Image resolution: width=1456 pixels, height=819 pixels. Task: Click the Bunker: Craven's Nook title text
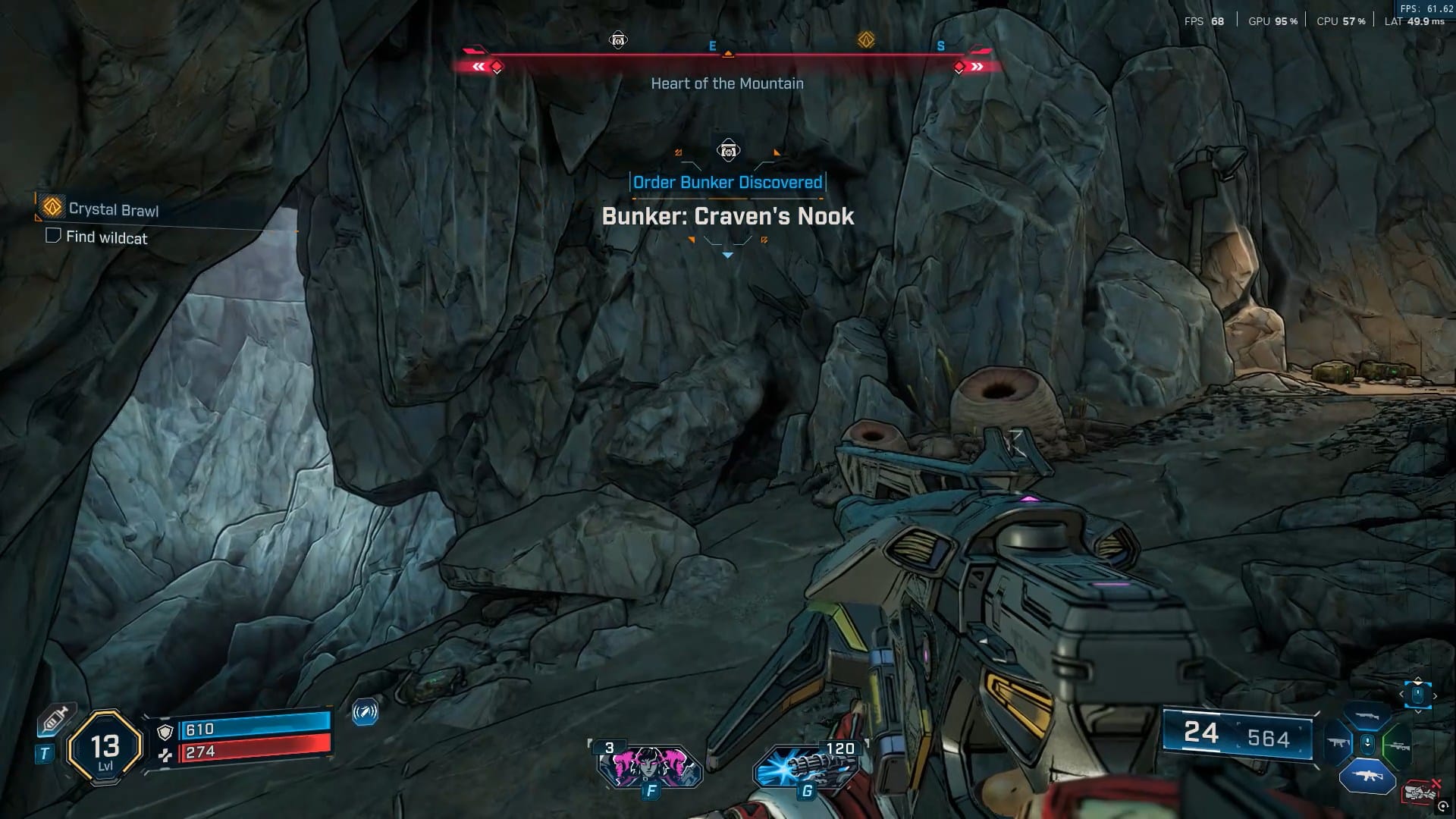727,216
